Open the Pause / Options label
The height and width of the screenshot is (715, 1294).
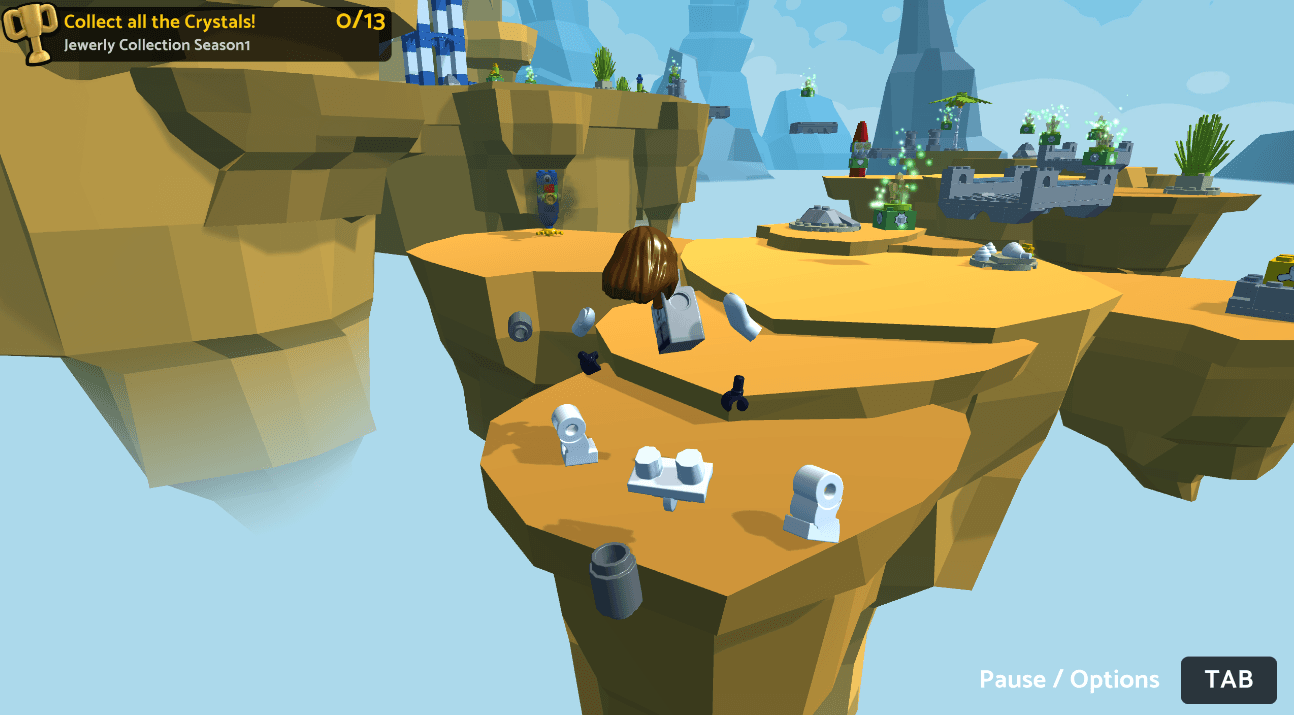pos(1069,680)
